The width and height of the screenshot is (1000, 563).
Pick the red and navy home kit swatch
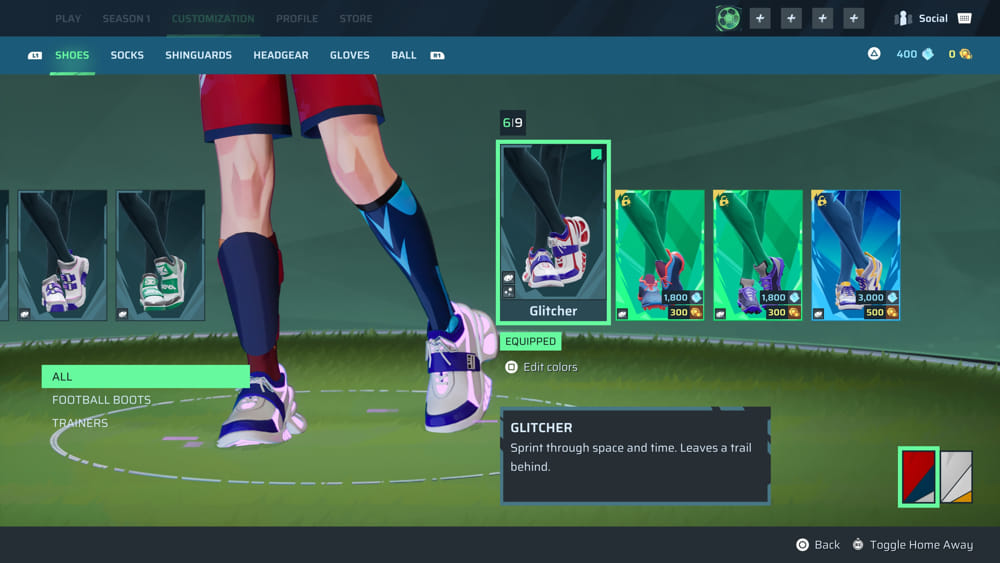pyautogui.click(x=918, y=477)
